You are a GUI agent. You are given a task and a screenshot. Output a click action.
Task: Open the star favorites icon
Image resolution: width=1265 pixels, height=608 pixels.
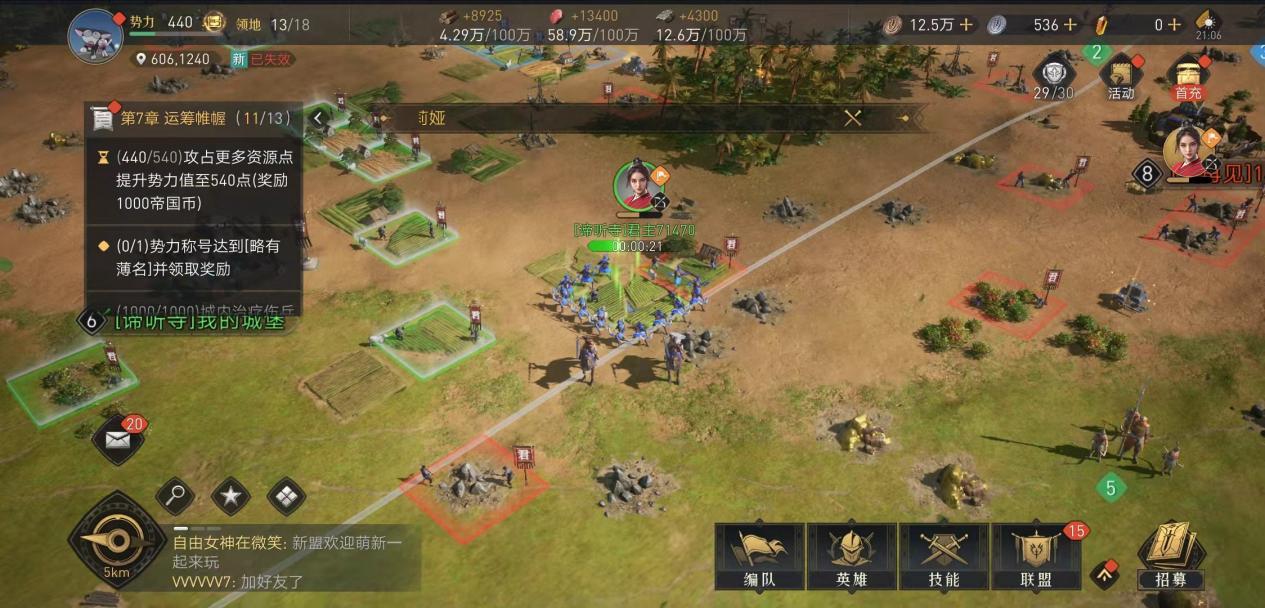[231, 495]
